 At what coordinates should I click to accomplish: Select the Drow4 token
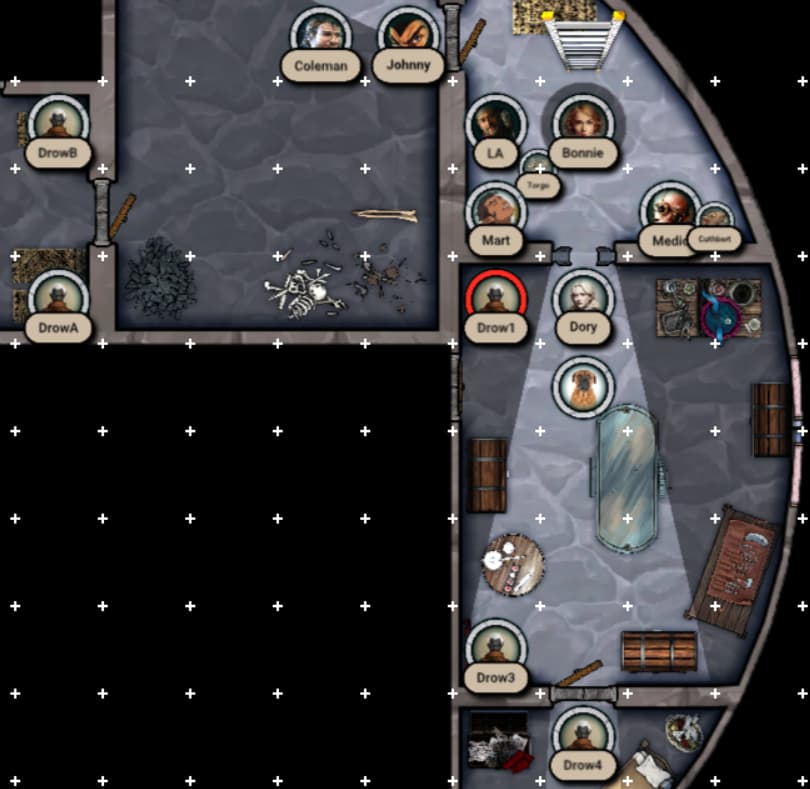(x=583, y=735)
